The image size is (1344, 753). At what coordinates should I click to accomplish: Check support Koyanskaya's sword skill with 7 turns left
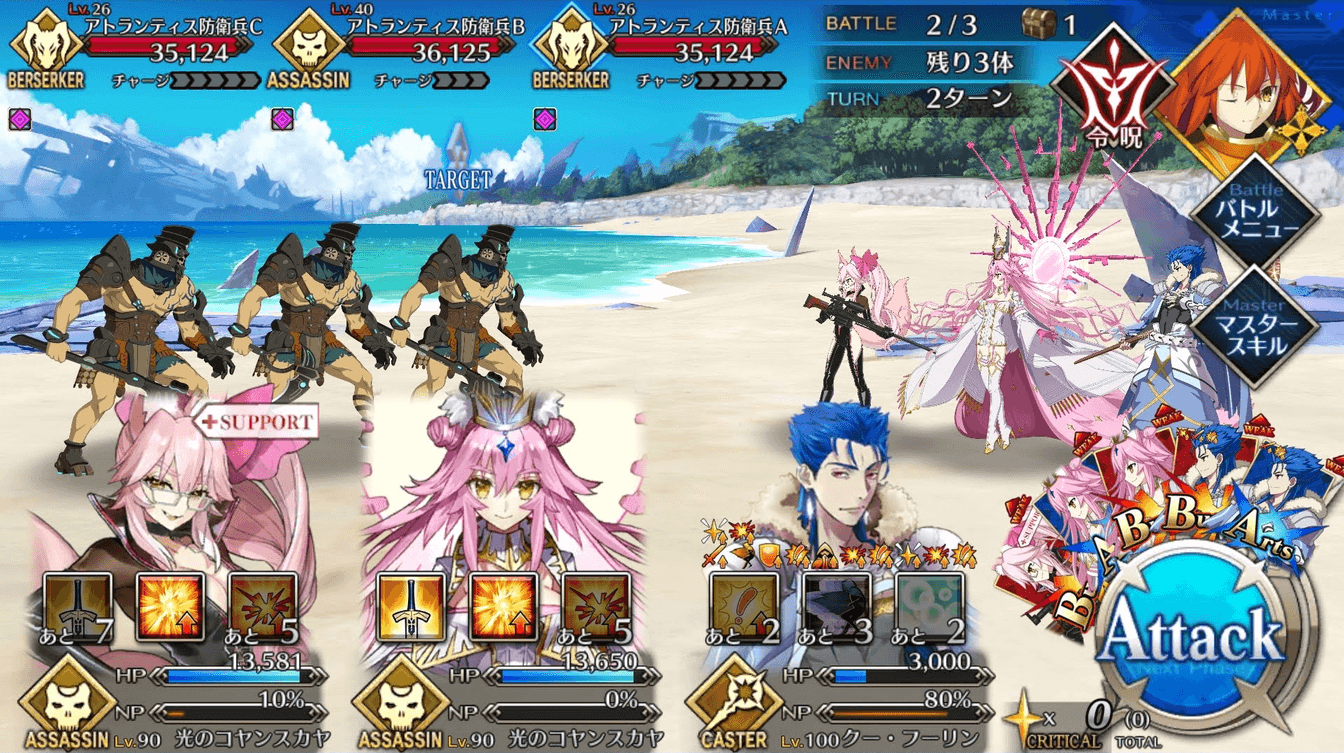pos(79,607)
